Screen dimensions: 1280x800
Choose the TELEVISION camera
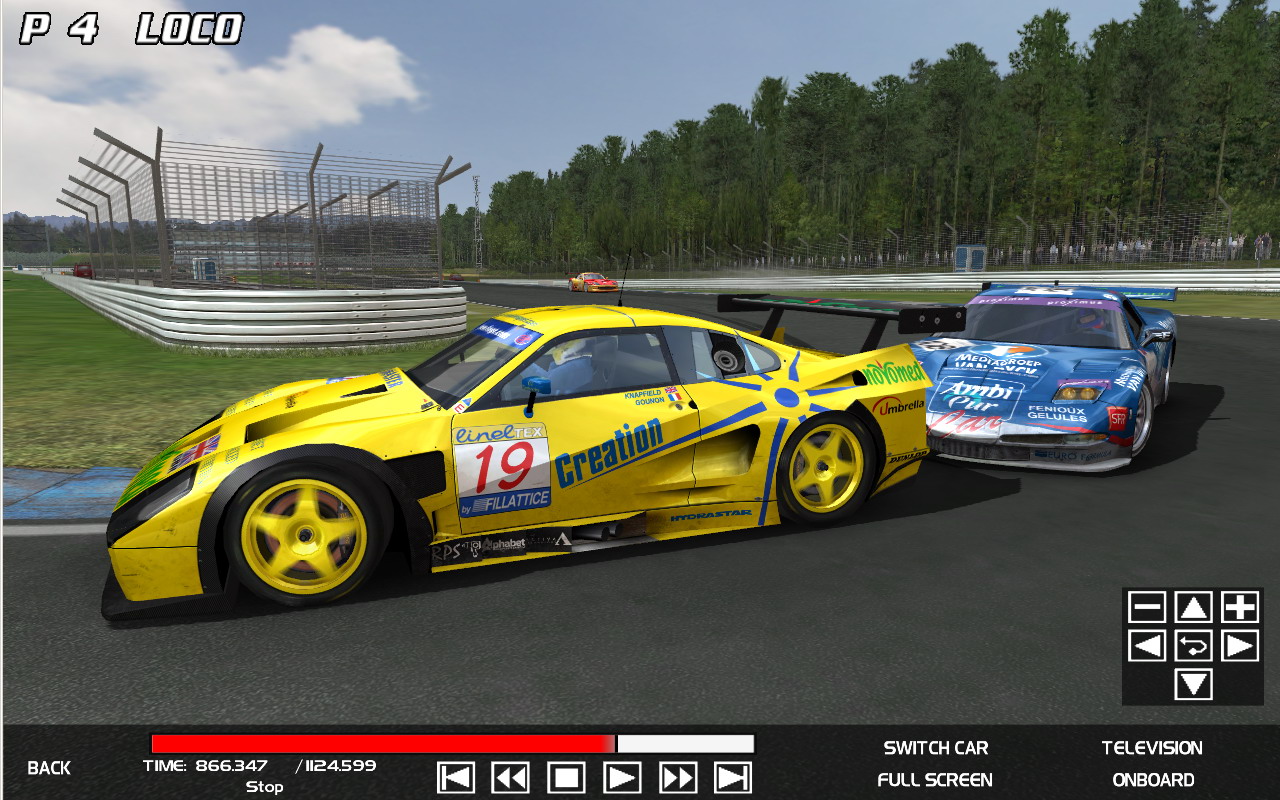click(1152, 748)
